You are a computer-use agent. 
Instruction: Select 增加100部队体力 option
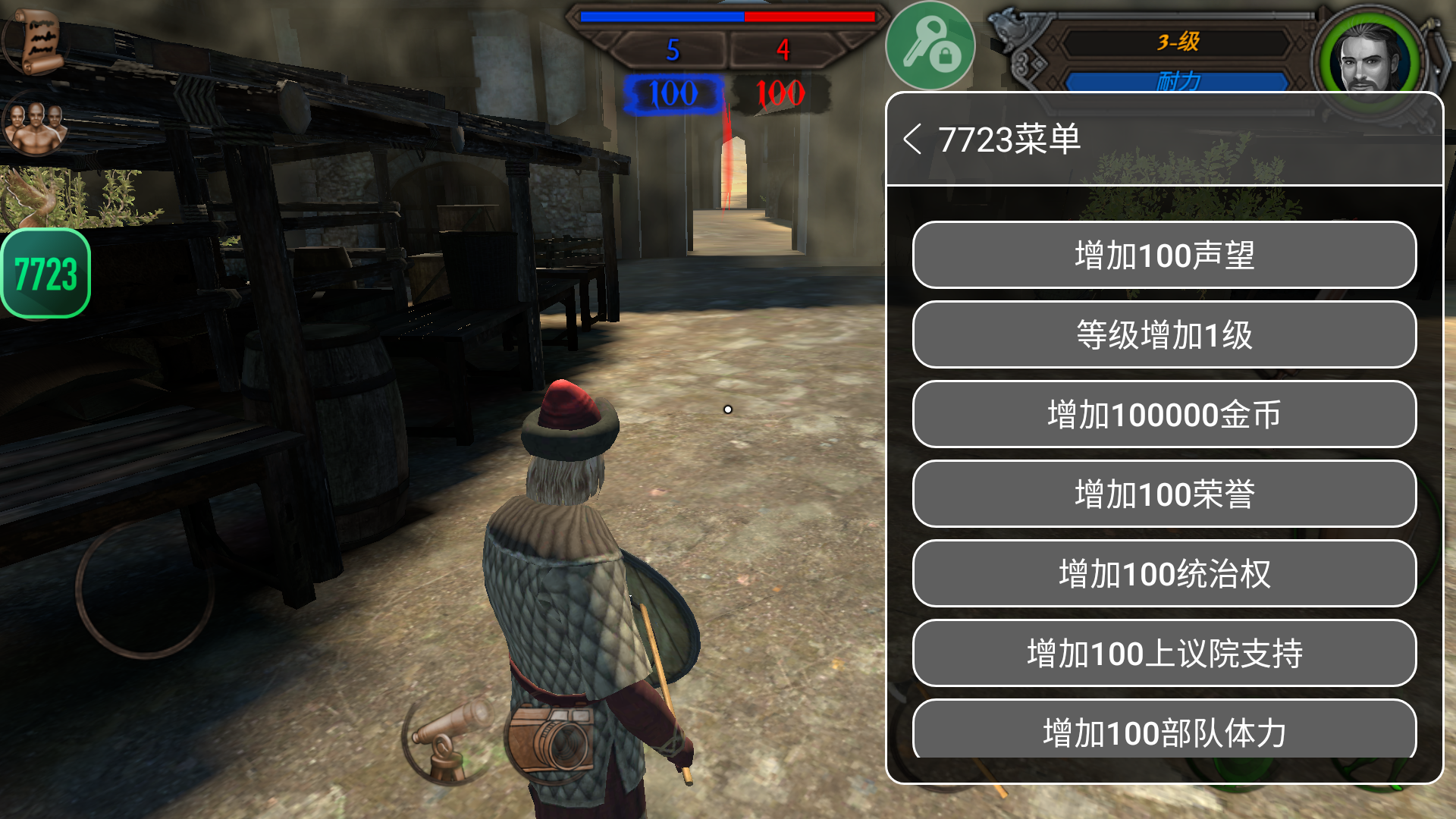pyautogui.click(x=1164, y=730)
